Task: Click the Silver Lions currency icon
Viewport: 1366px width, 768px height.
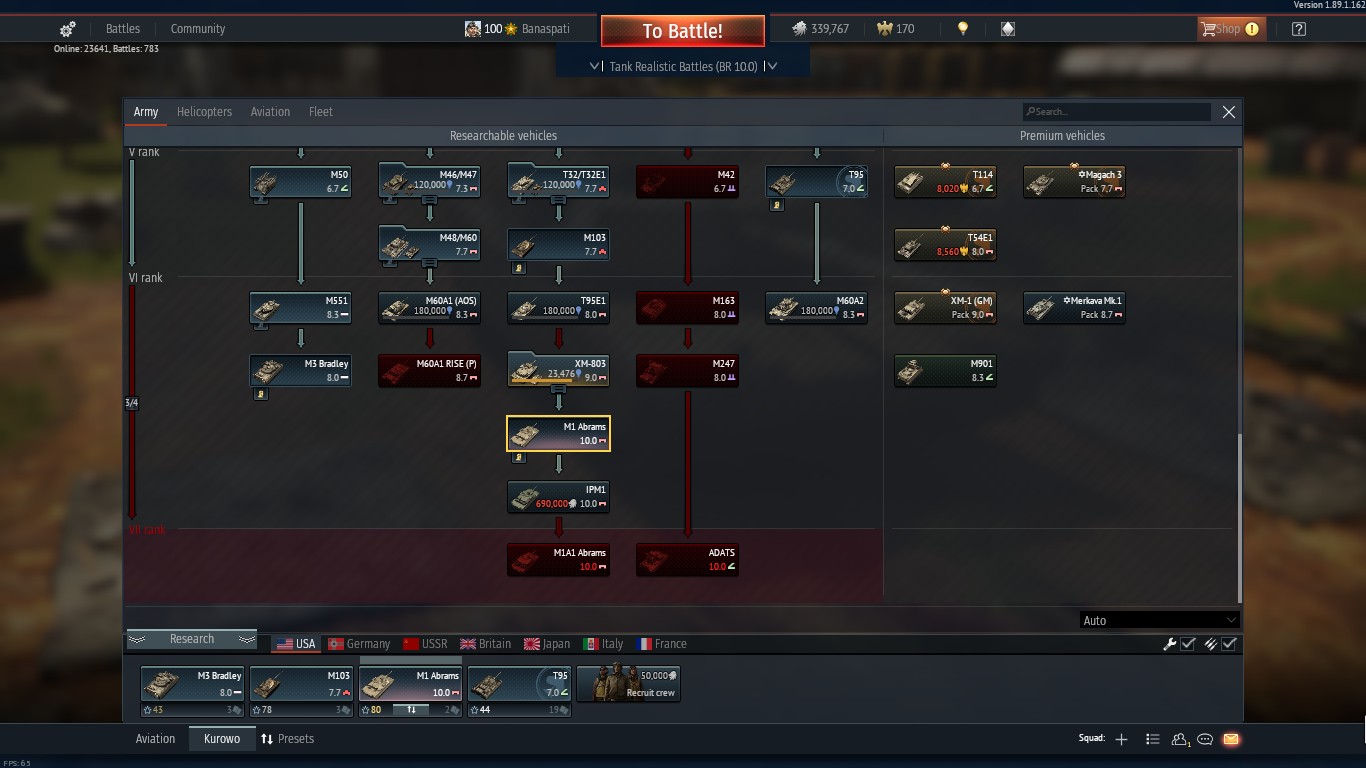Action: pyautogui.click(x=800, y=29)
